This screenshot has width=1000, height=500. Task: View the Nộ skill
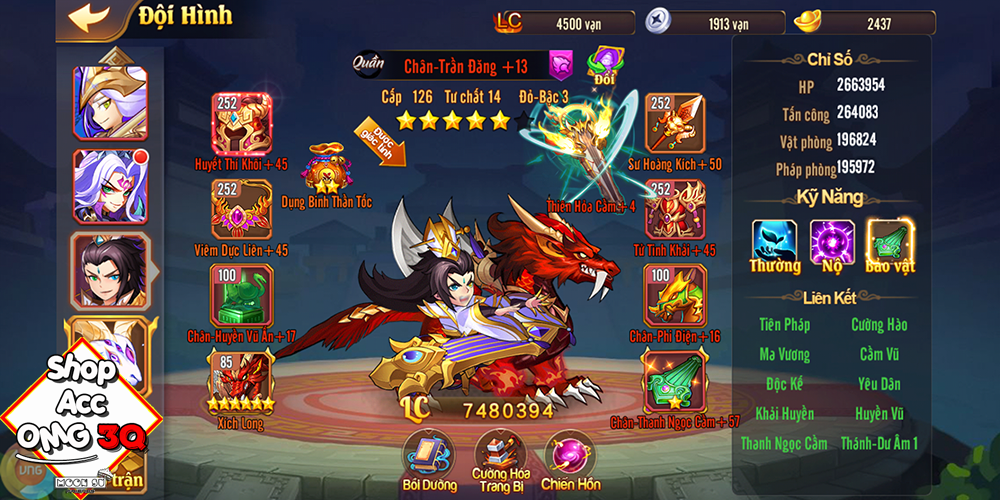point(832,242)
